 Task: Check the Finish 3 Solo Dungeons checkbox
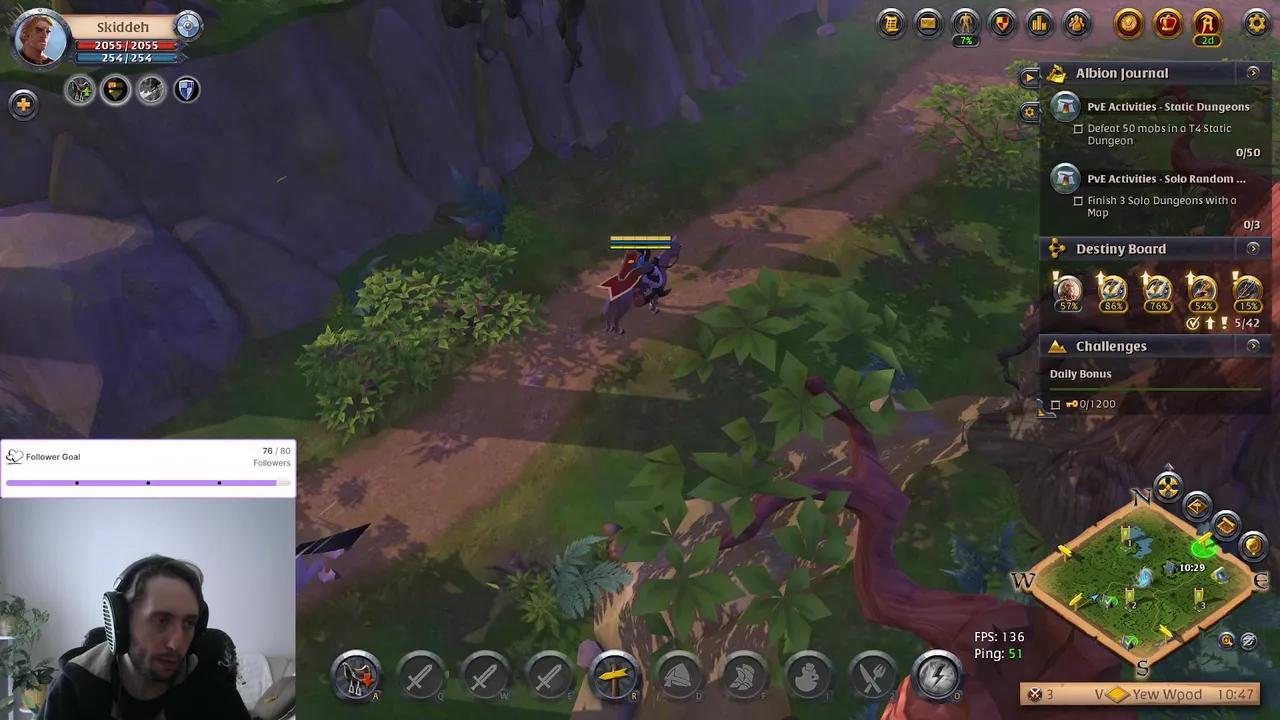coord(1078,200)
